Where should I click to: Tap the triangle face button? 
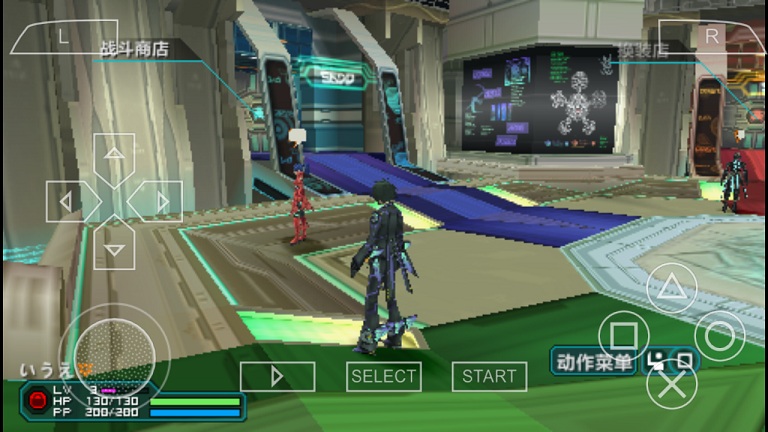(671, 289)
